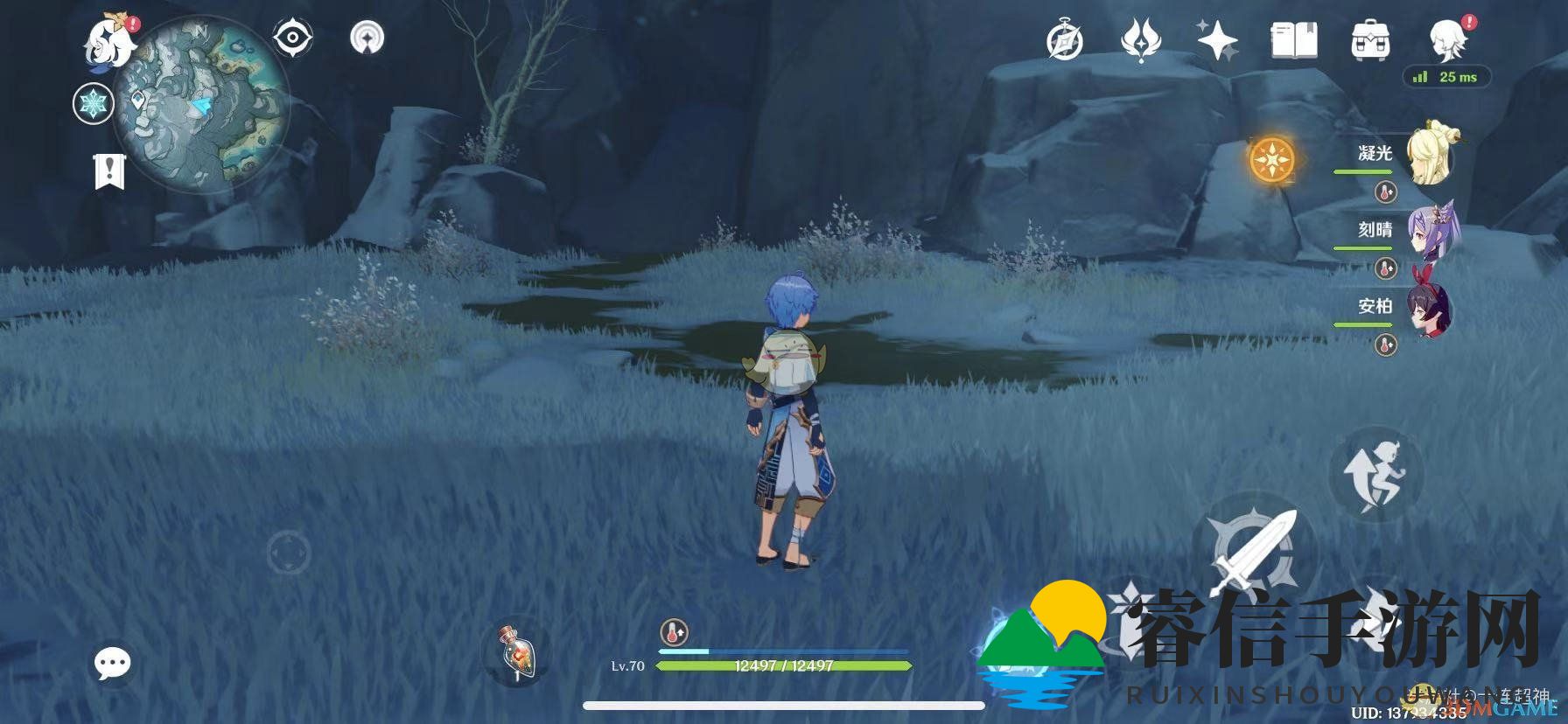
Task: Open the adventurer handbook book icon
Action: pos(1294,40)
